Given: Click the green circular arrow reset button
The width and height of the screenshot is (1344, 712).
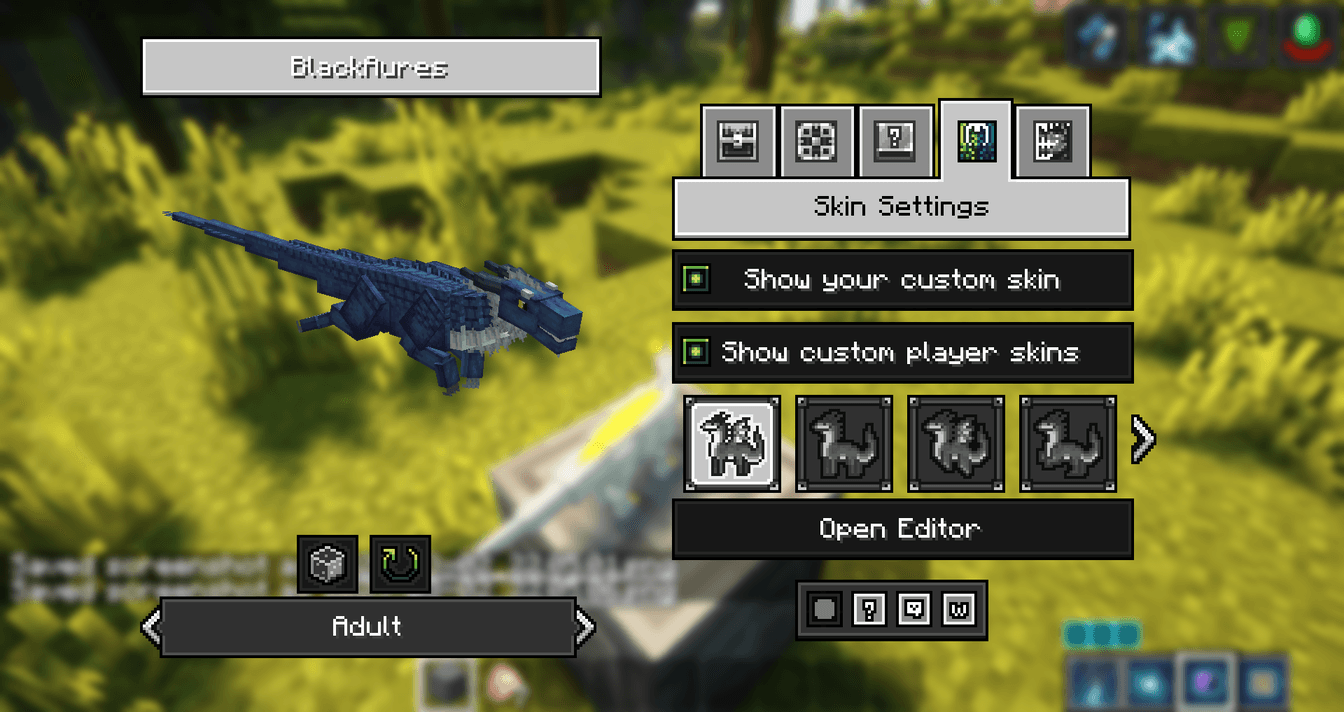Looking at the screenshot, I should [400, 564].
